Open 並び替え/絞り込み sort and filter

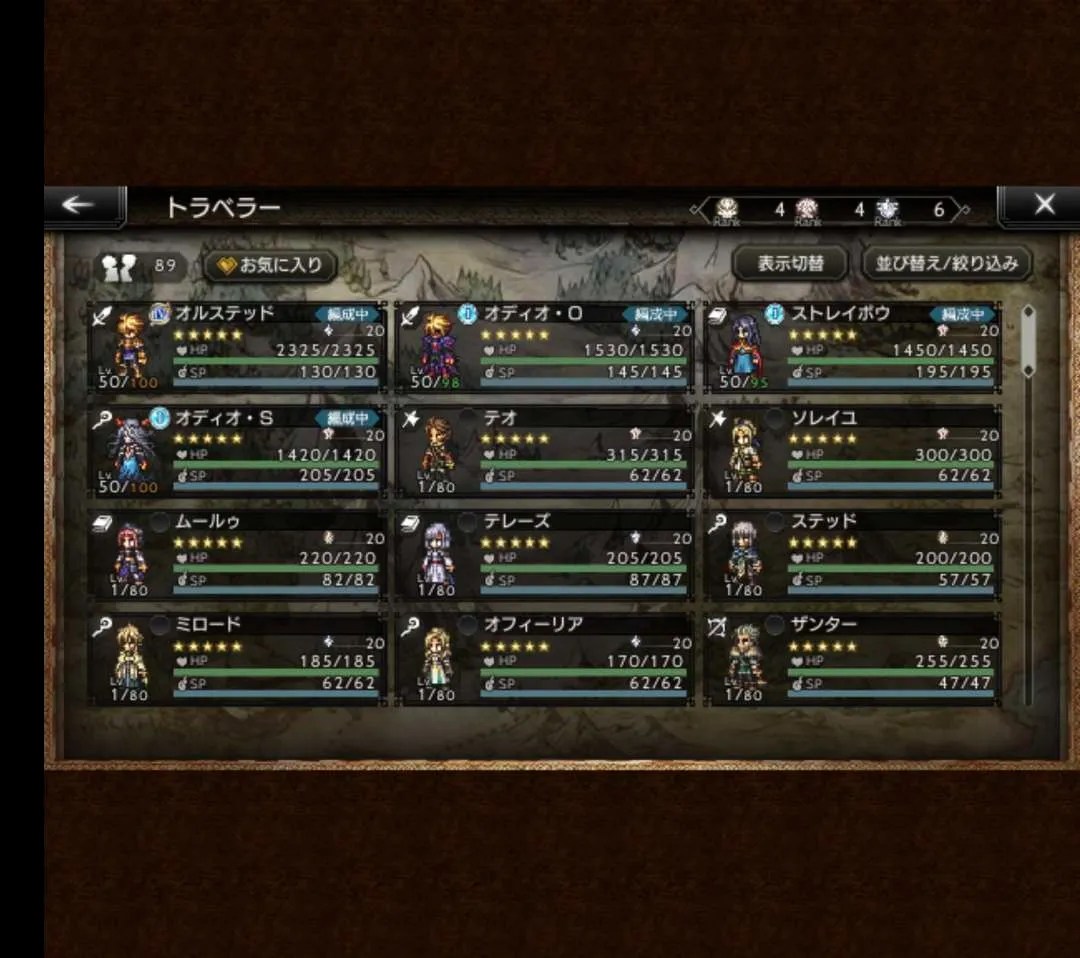click(x=946, y=264)
